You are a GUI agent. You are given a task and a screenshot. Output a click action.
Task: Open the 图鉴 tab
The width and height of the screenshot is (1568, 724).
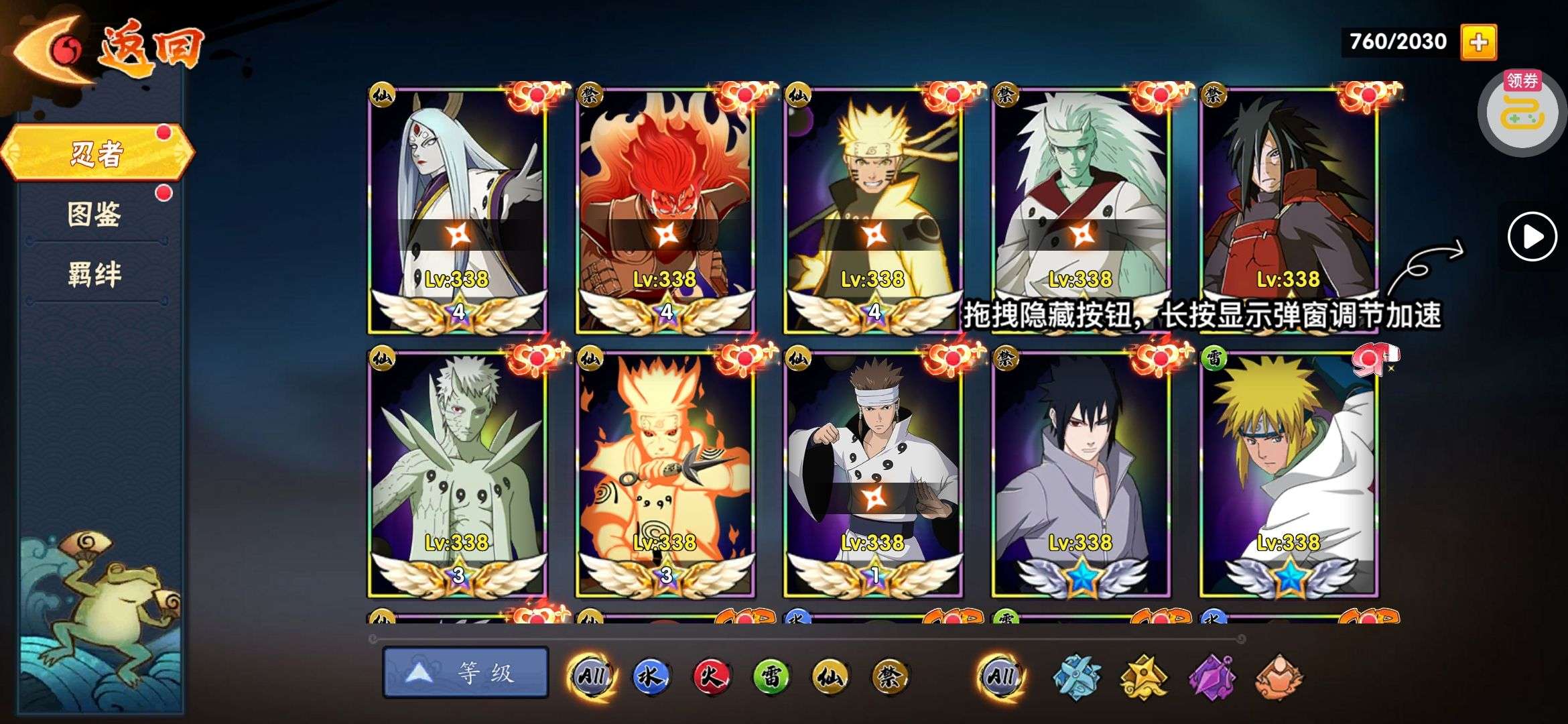[94, 215]
